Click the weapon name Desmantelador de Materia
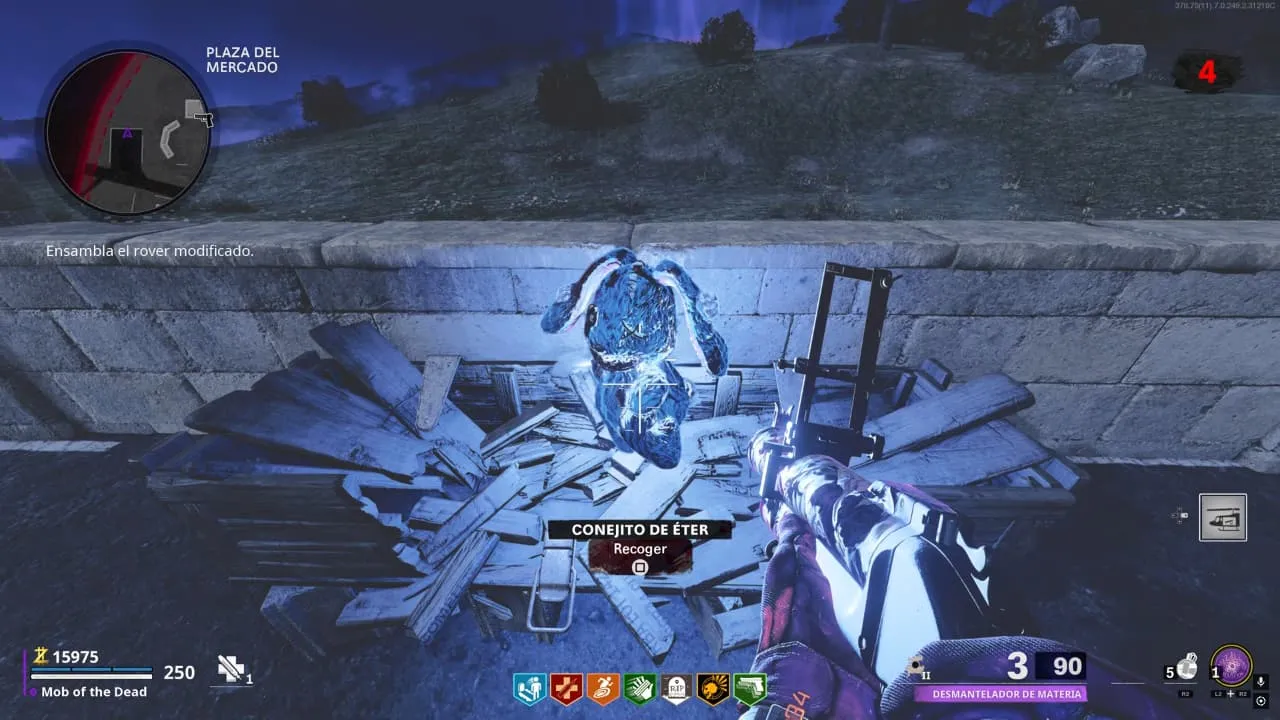Image resolution: width=1280 pixels, height=720 pixels. (x=998, y=693)
